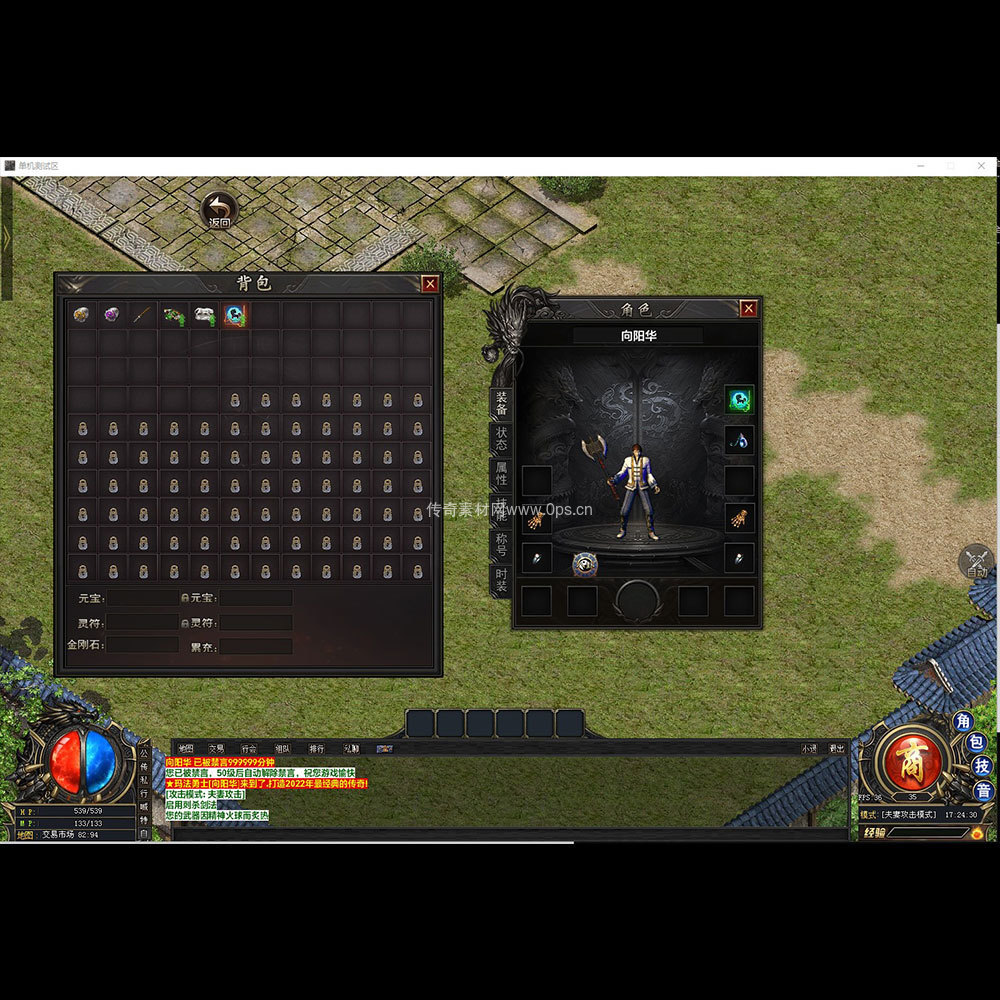The image size is (1000, 1000).
Task: Show the 属性 attributes tab
Action: 501,473
